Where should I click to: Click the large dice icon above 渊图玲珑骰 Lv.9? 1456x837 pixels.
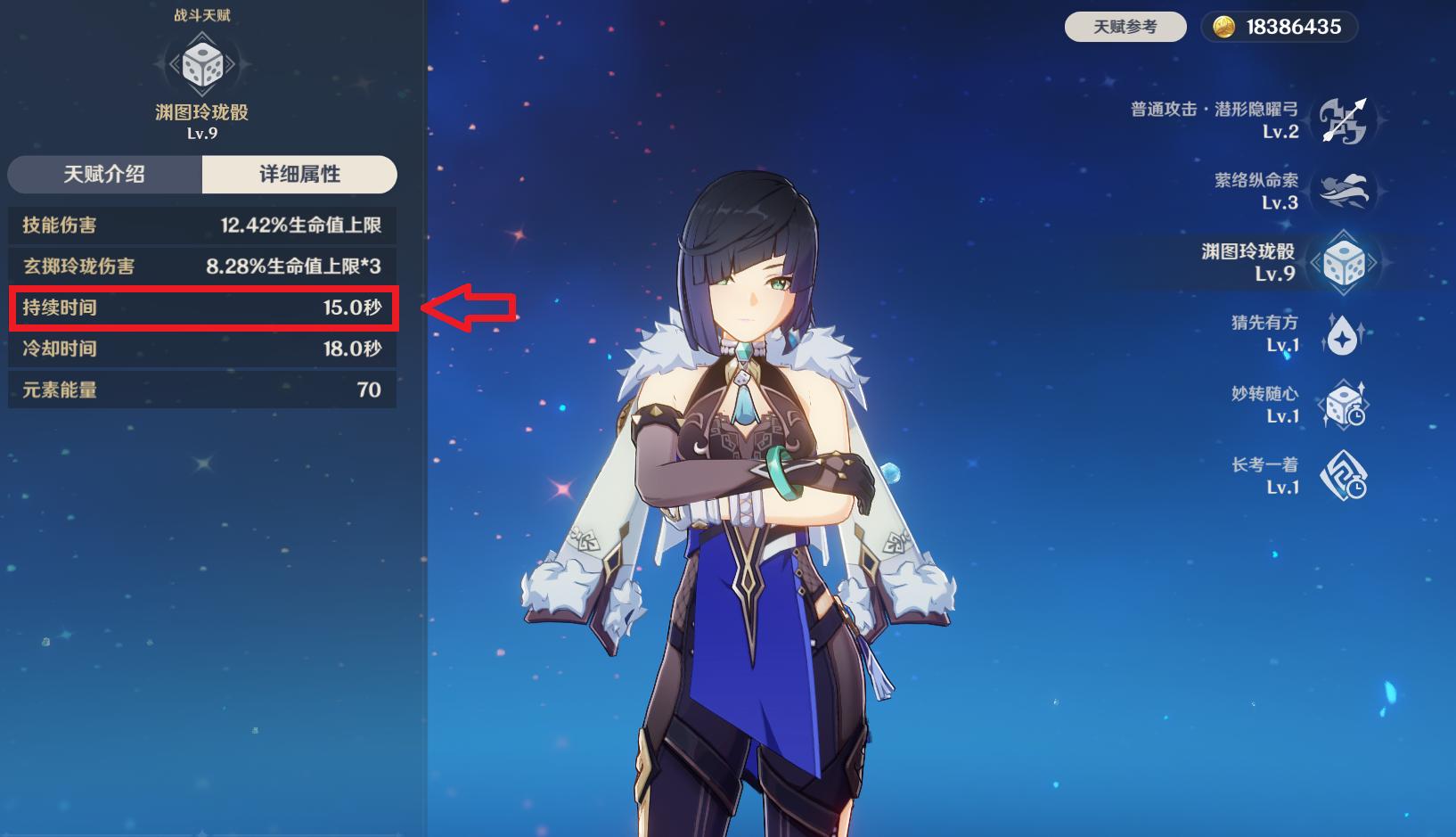tap(204, 64)
